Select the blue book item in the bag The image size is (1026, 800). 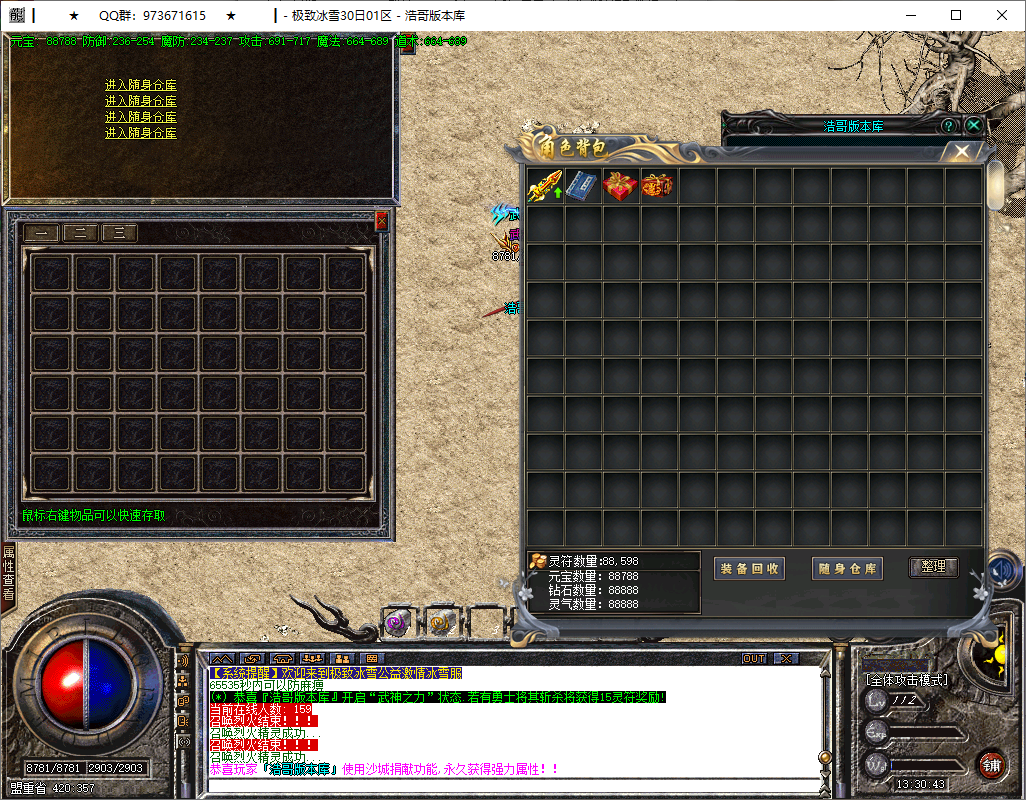pos(582,187)
